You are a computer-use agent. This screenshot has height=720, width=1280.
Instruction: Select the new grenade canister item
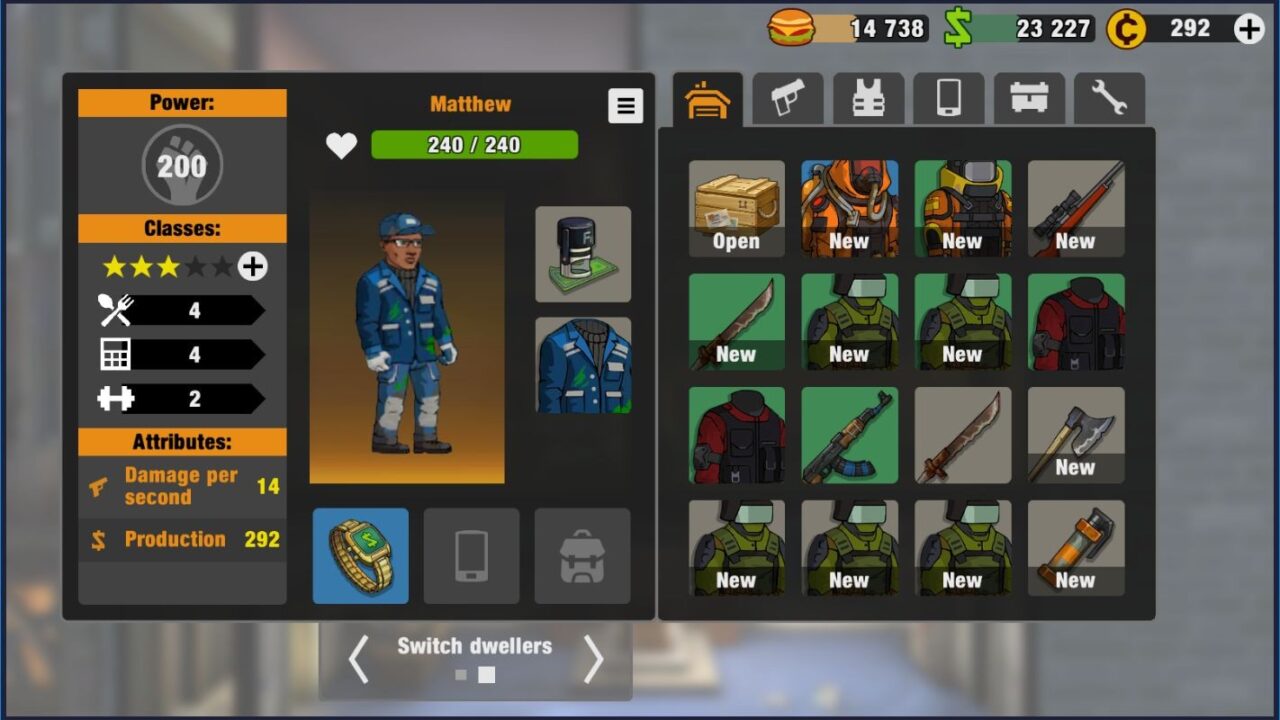click(1076, 548)
